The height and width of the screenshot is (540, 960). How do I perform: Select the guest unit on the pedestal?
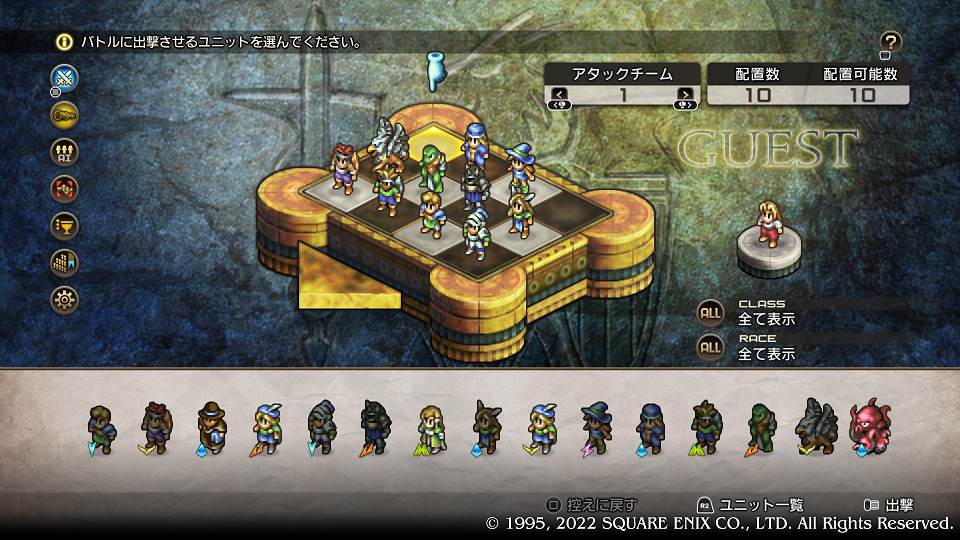(x=768, y=222)
